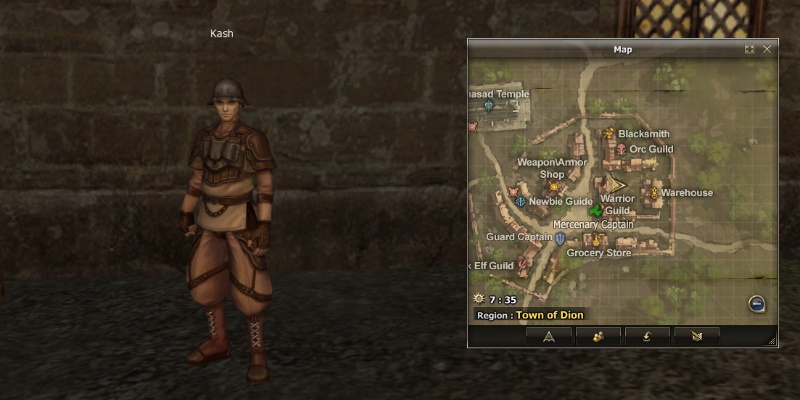Click the Einhasad Temple marker
This screenshot has height=400, width=800.
tap(489, 105)
